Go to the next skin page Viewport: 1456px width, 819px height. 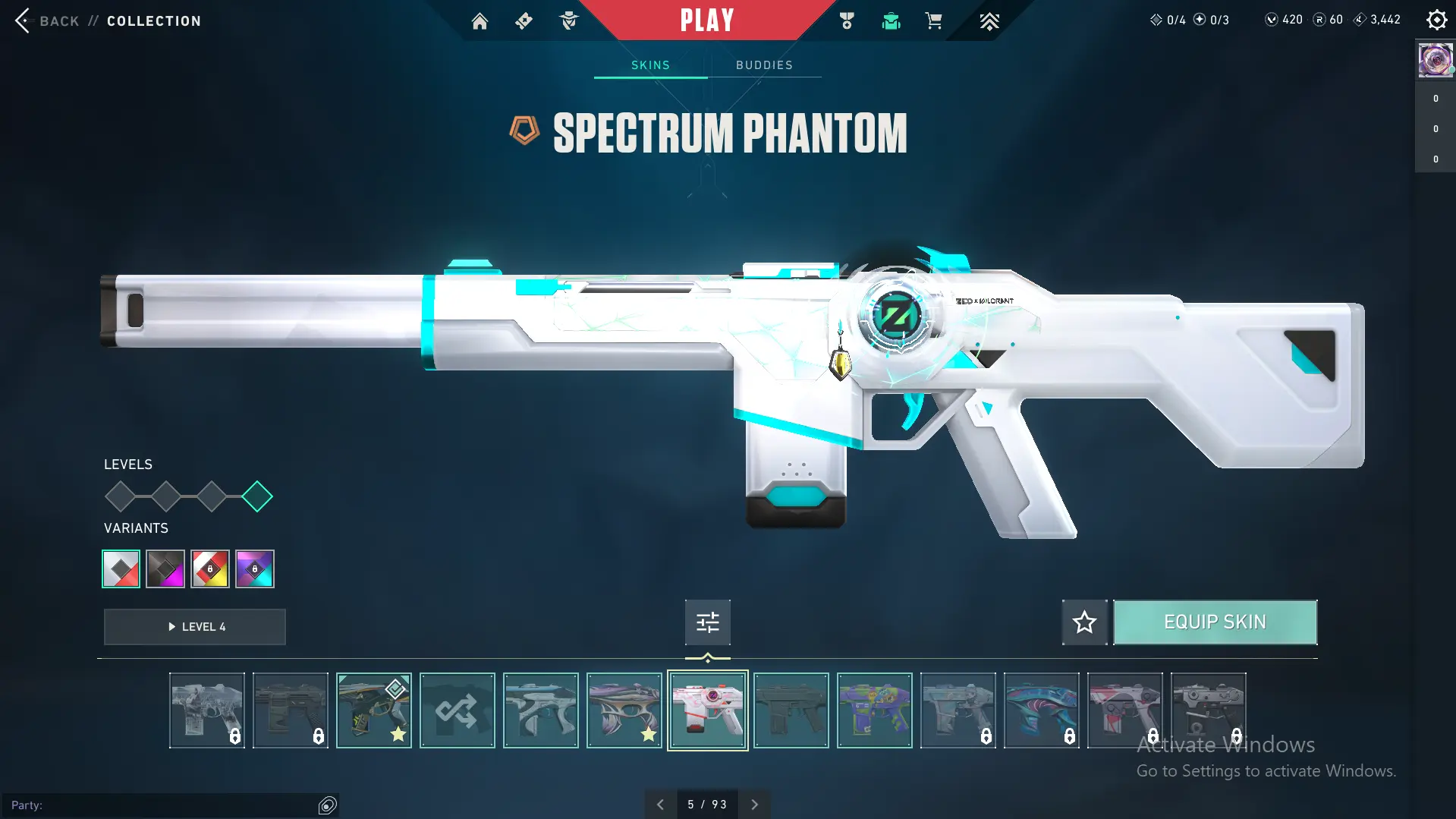point(754,805)
